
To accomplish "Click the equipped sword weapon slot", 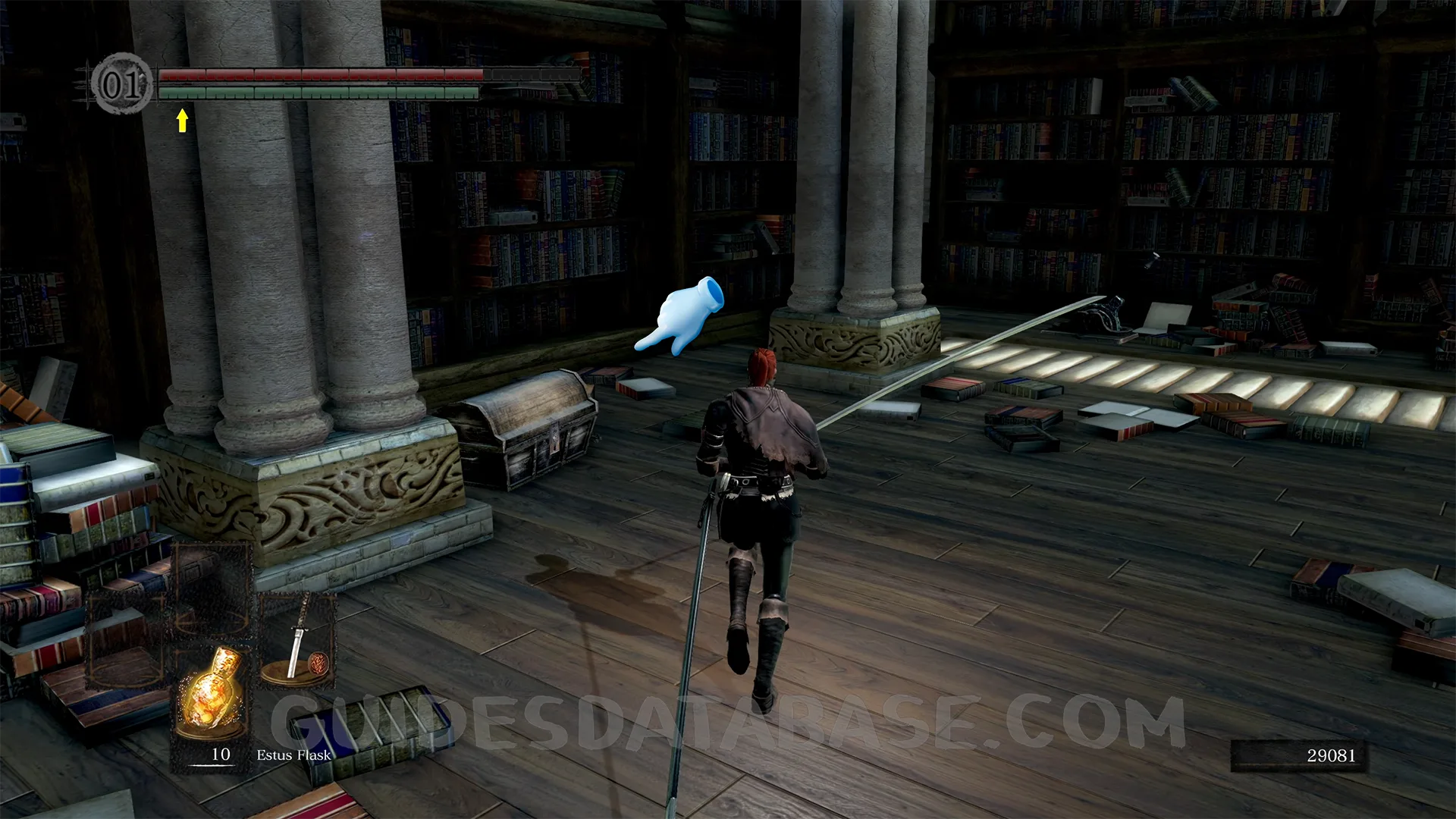I will pyautogui.click(x=298, y=641).
